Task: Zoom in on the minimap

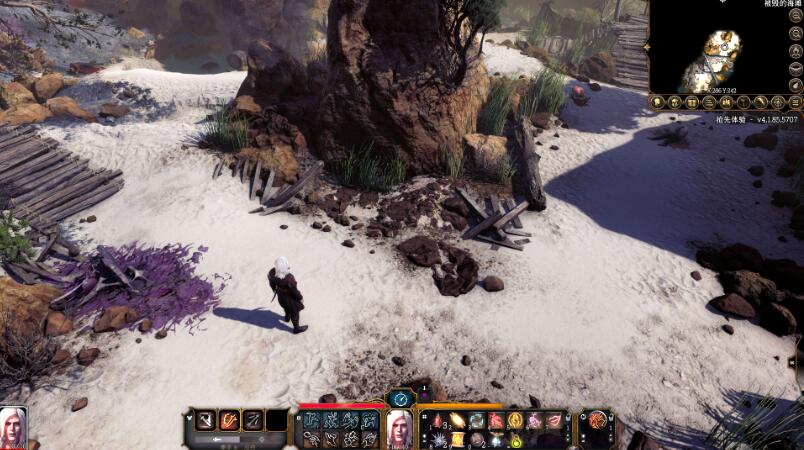Action: pos(796,15)
